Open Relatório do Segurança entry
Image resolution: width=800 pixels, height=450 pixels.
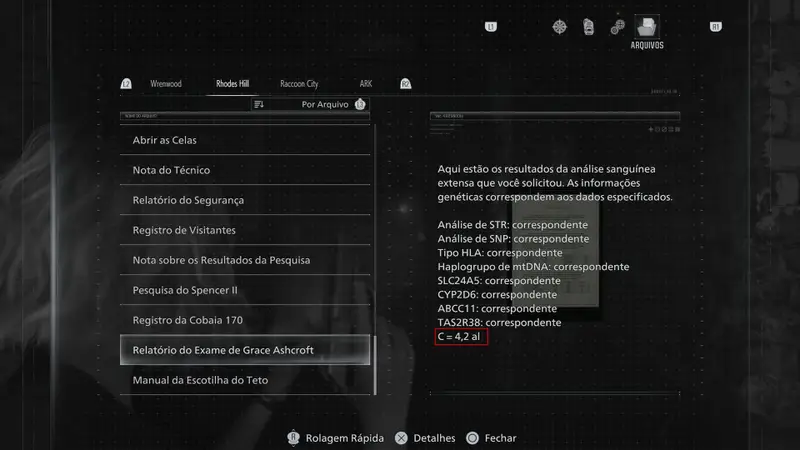point(245,200)
